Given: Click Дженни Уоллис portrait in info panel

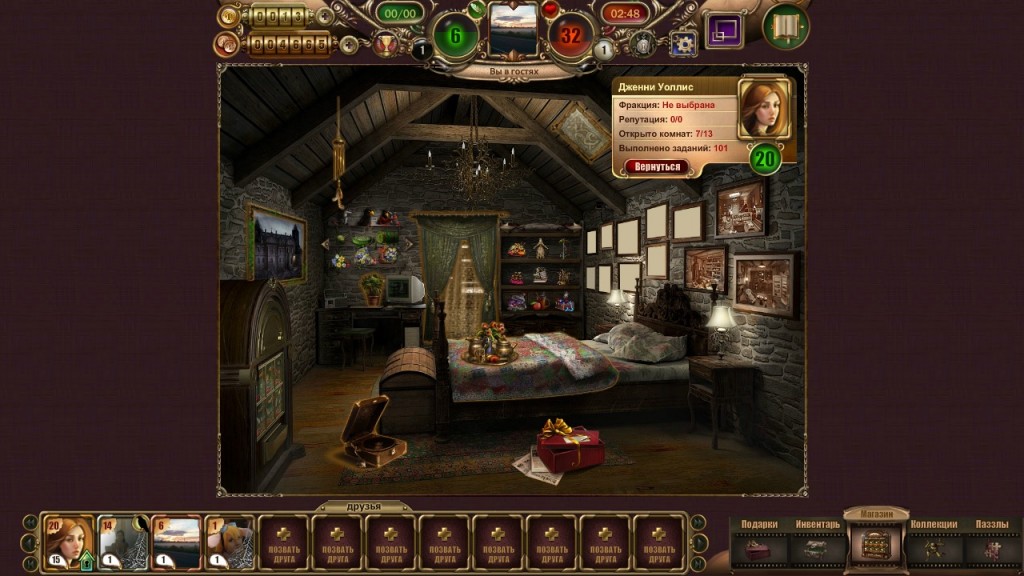Looking at the screenshot, I should pyautogui.click(x=764, y=108).
